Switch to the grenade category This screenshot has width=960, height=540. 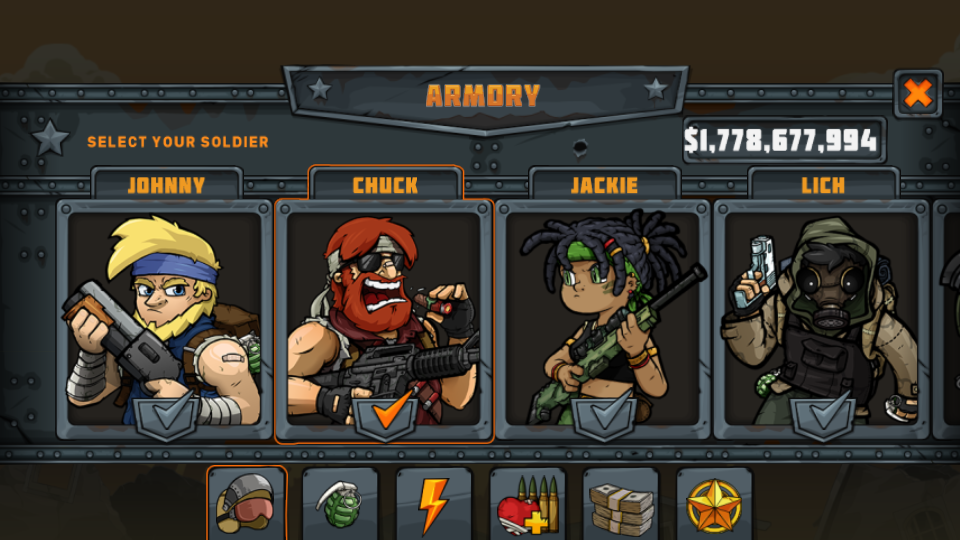click(x=340, y=505)
